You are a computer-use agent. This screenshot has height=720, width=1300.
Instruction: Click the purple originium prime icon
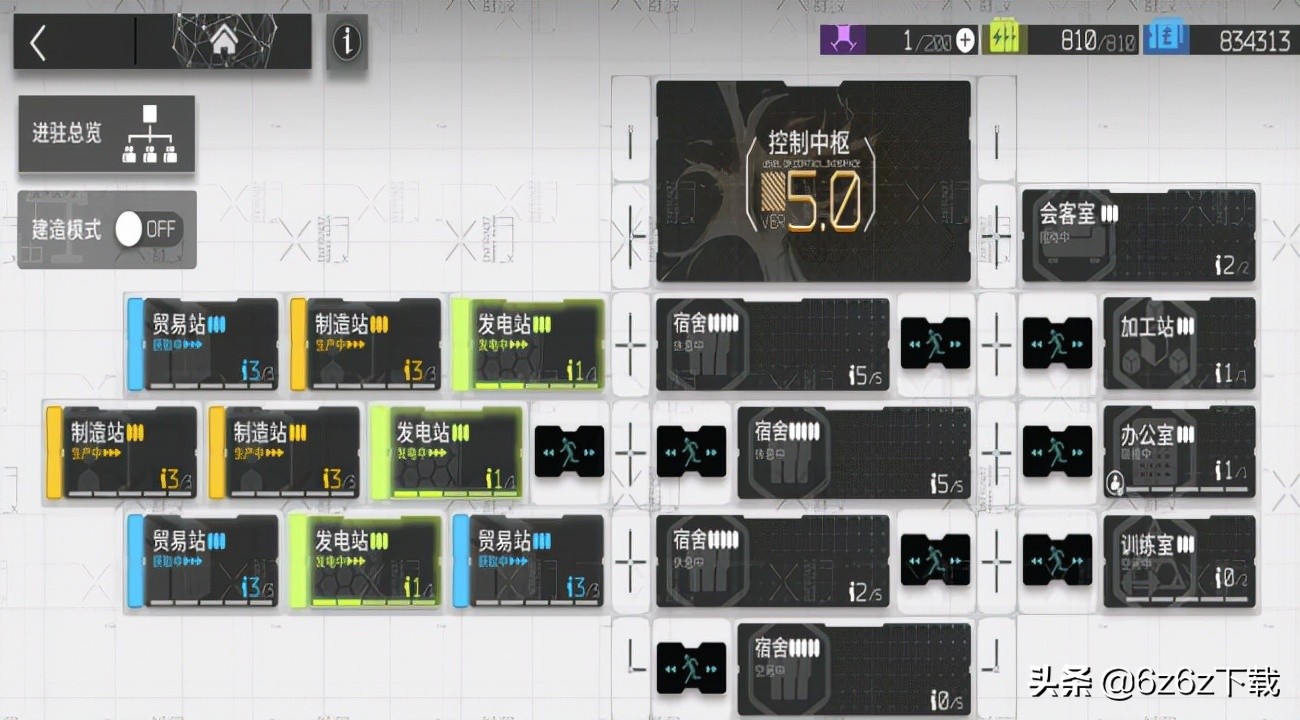coord(843,37)
